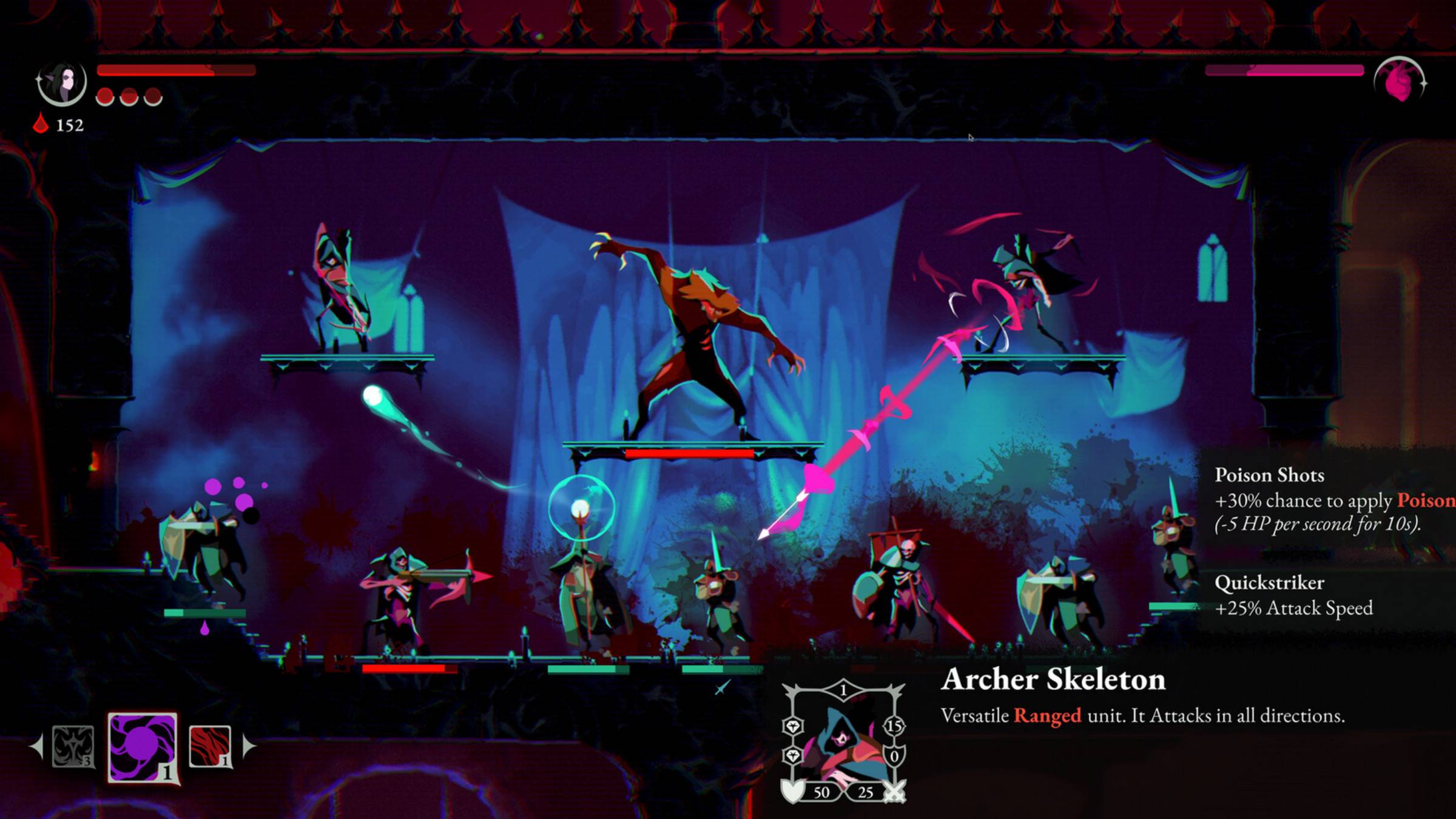This screenshot has width=1456, height=819.
Task: Click the vampire player portrait
Action: point(62,83)
